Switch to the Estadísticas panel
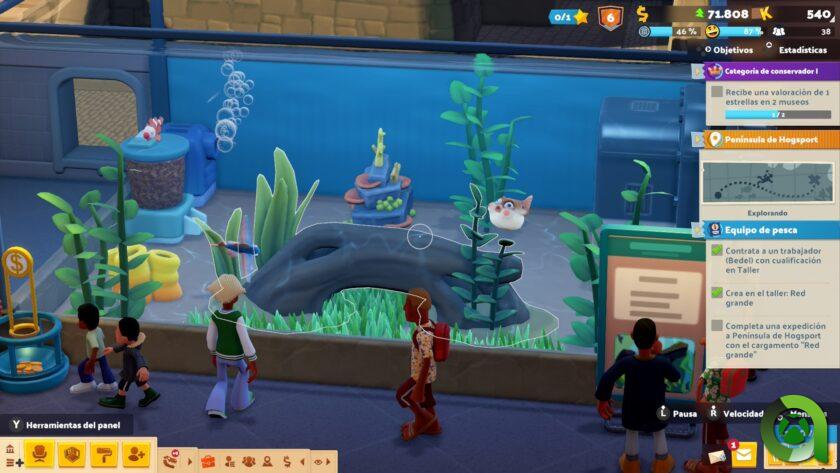The image size is (840, 473). (x=798, y=49)
